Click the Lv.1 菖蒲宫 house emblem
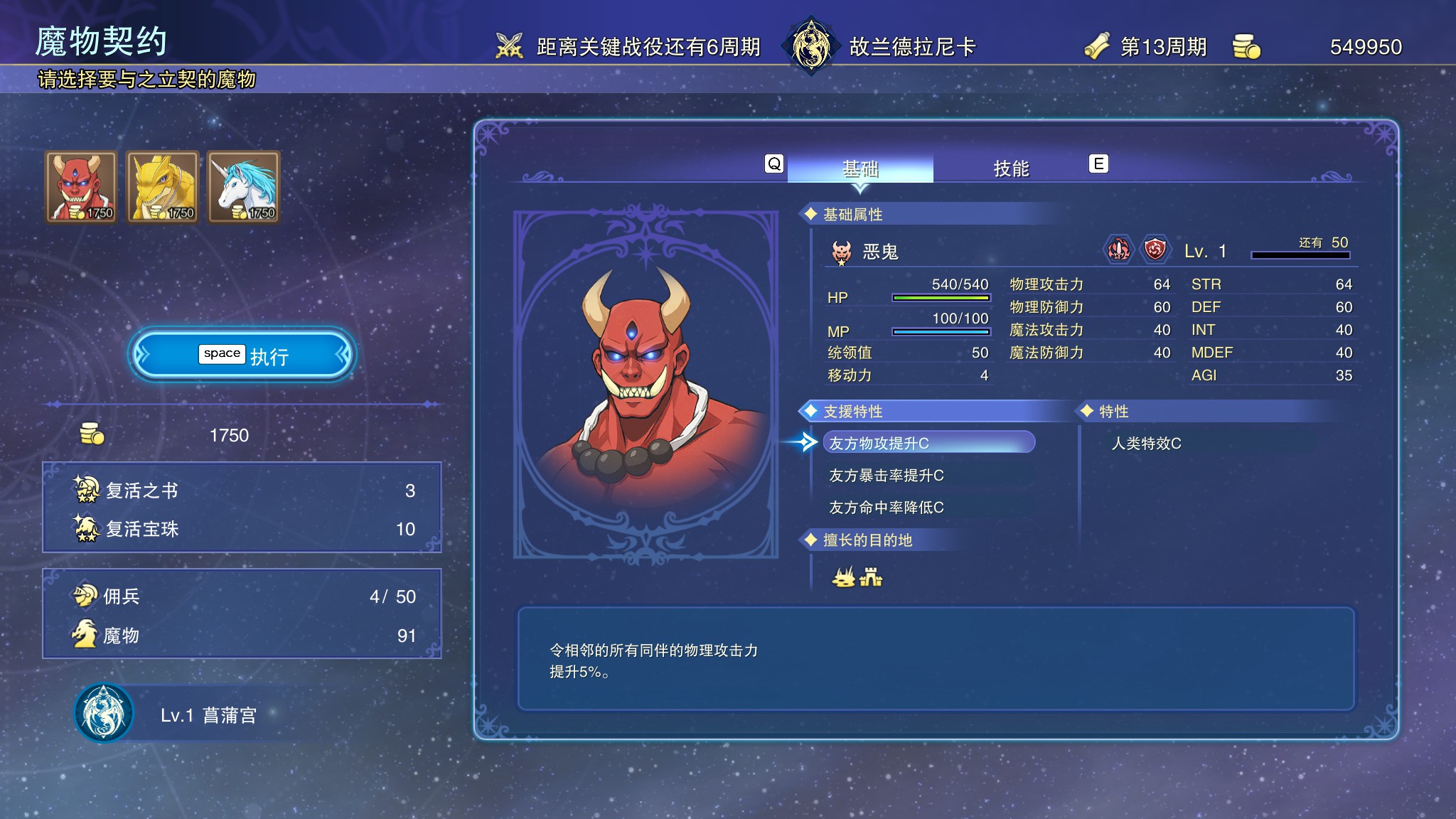 click(x=104, y=713)
